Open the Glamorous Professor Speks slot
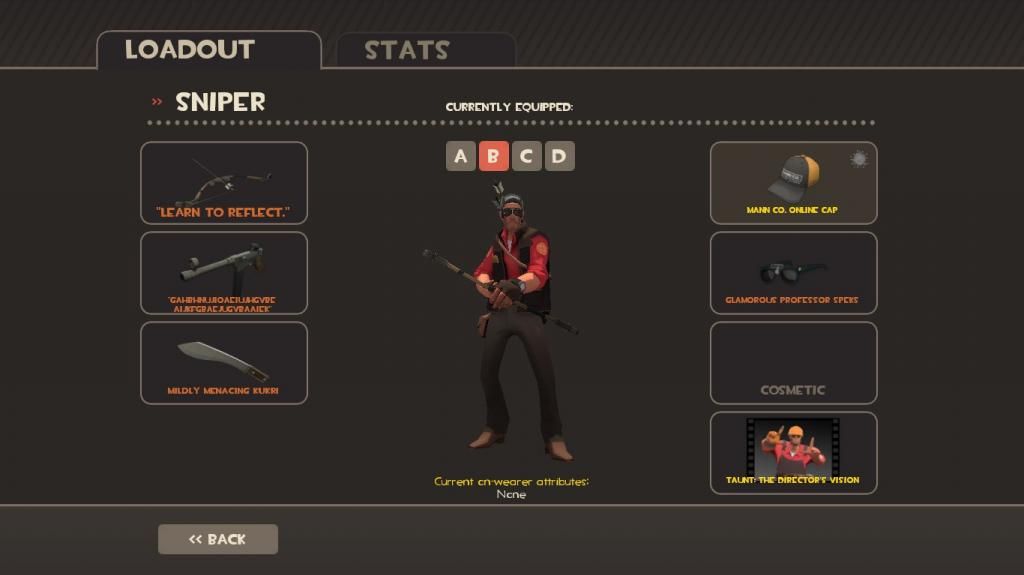 click(x=793, y=272)
